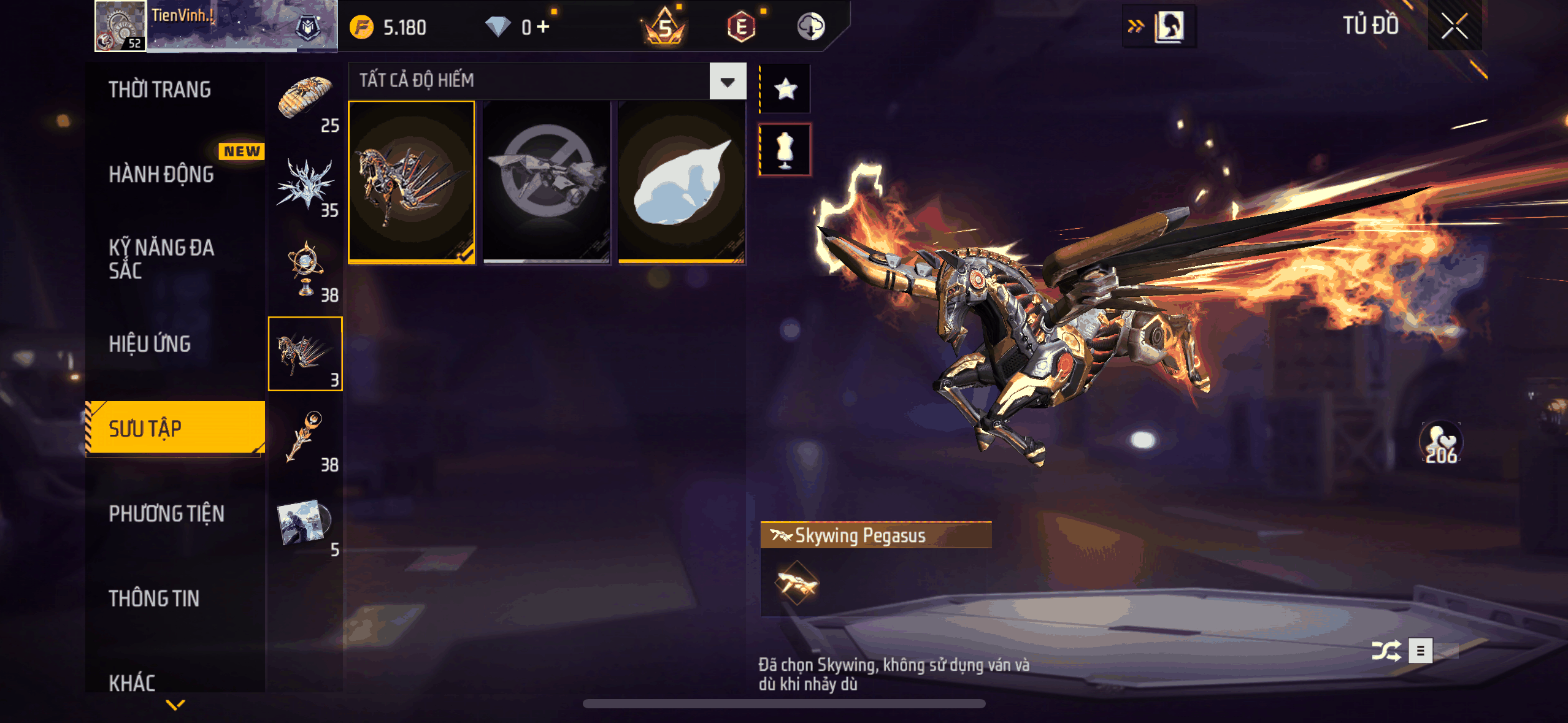Viewport: 1568px width, 723px height.
Task: Add gold coins via the 5.180 counter
Action: [x=388, y=27]
